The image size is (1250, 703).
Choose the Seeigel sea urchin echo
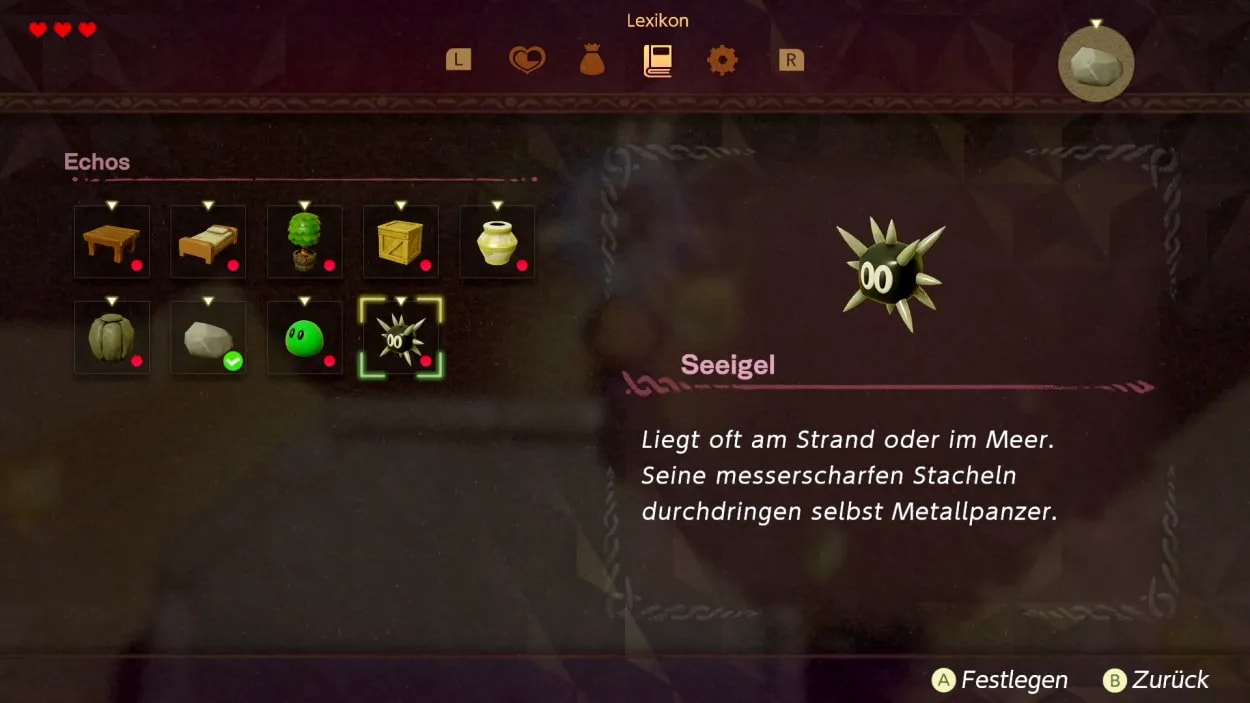[401, 338]
